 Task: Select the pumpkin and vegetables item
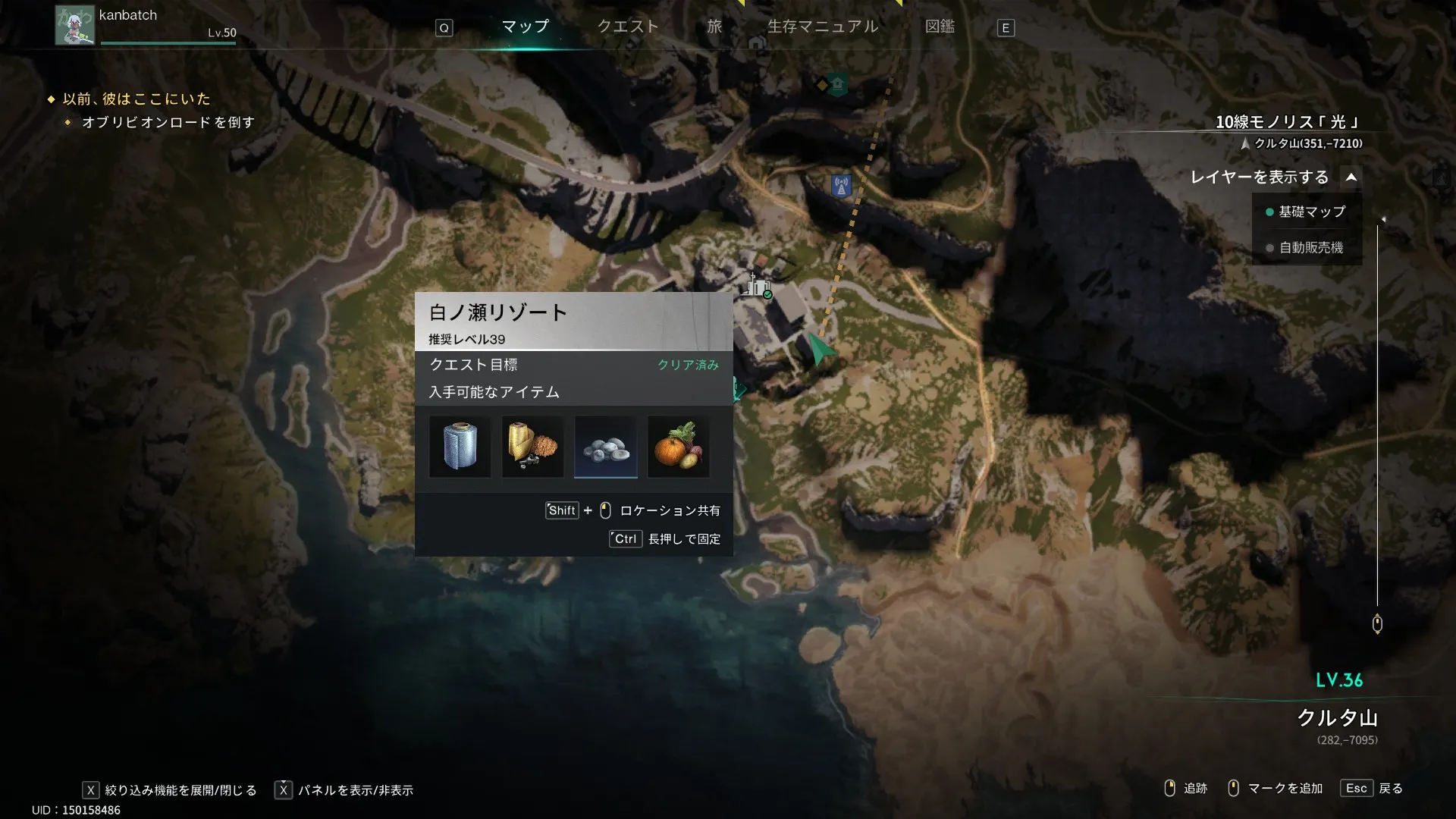pyautogui.click(x=679, y=447)
